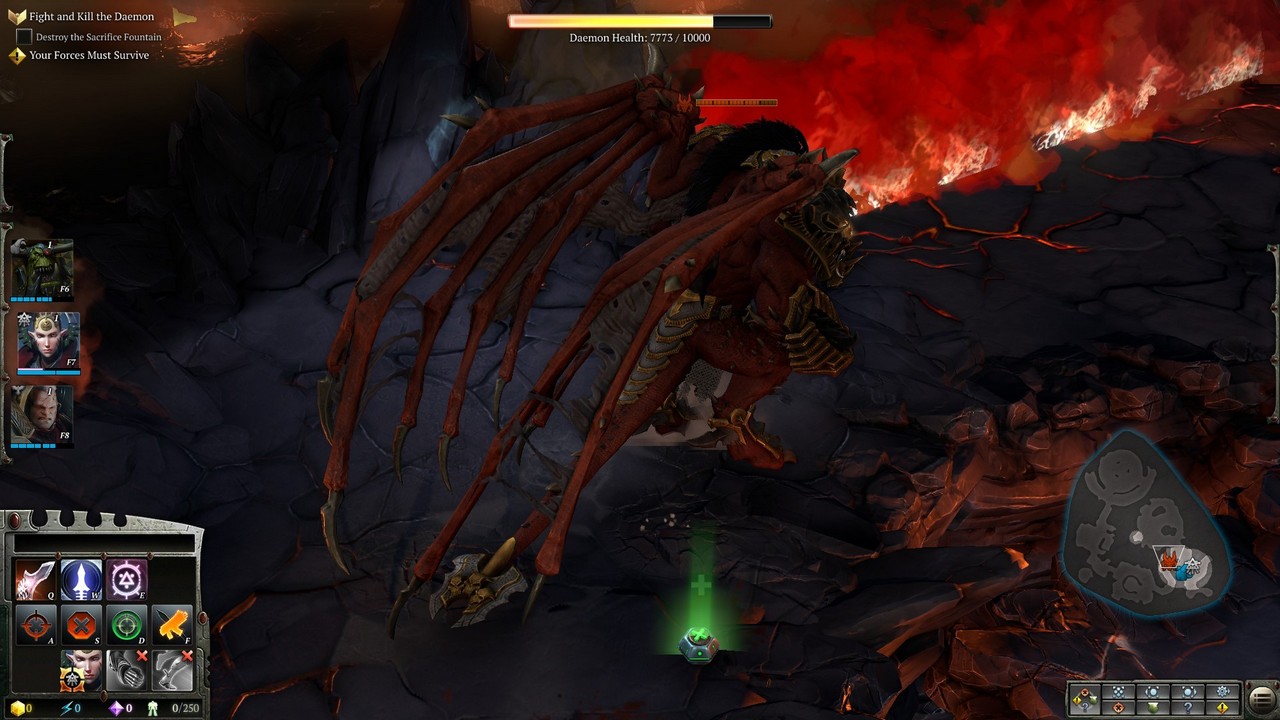Send a question mark ping
Viewport: 1280px width, 720px height.
(x=1188, y=708)
